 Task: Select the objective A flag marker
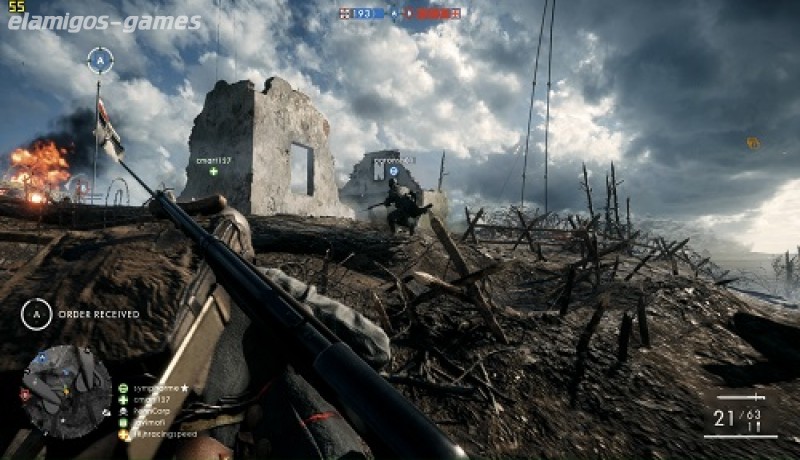pyautogui.click(x=100, y=60)
